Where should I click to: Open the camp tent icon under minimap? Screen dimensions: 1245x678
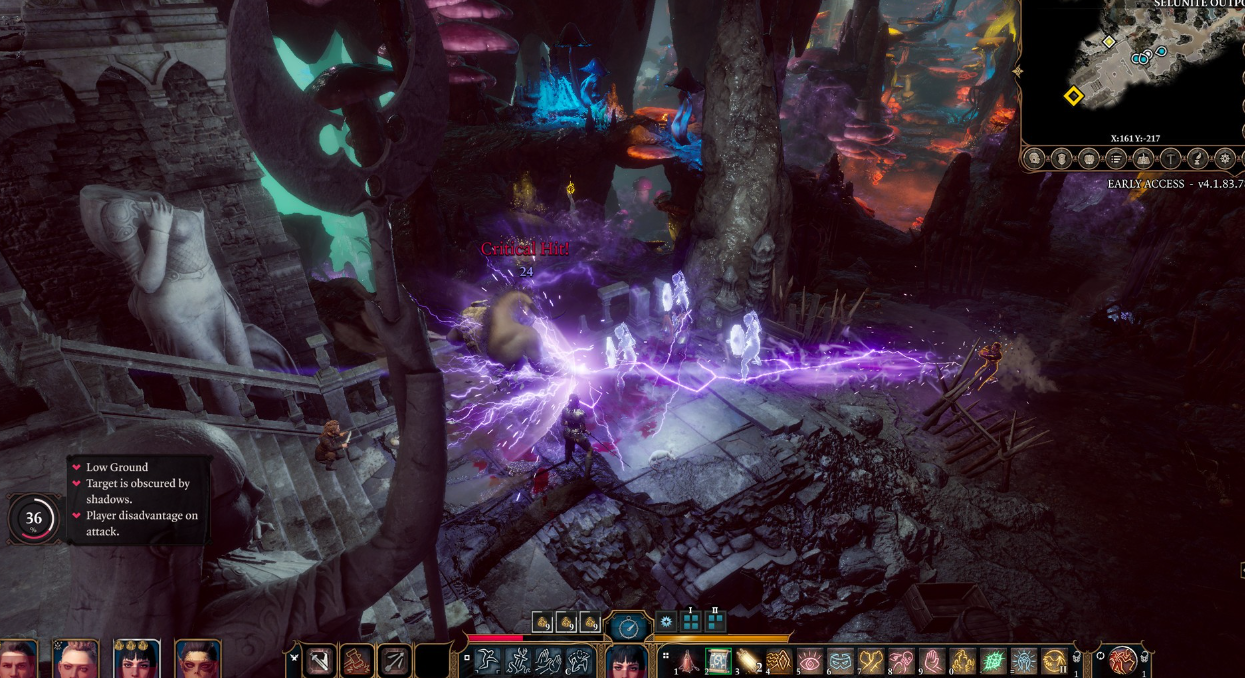(x=1143, y=159)
